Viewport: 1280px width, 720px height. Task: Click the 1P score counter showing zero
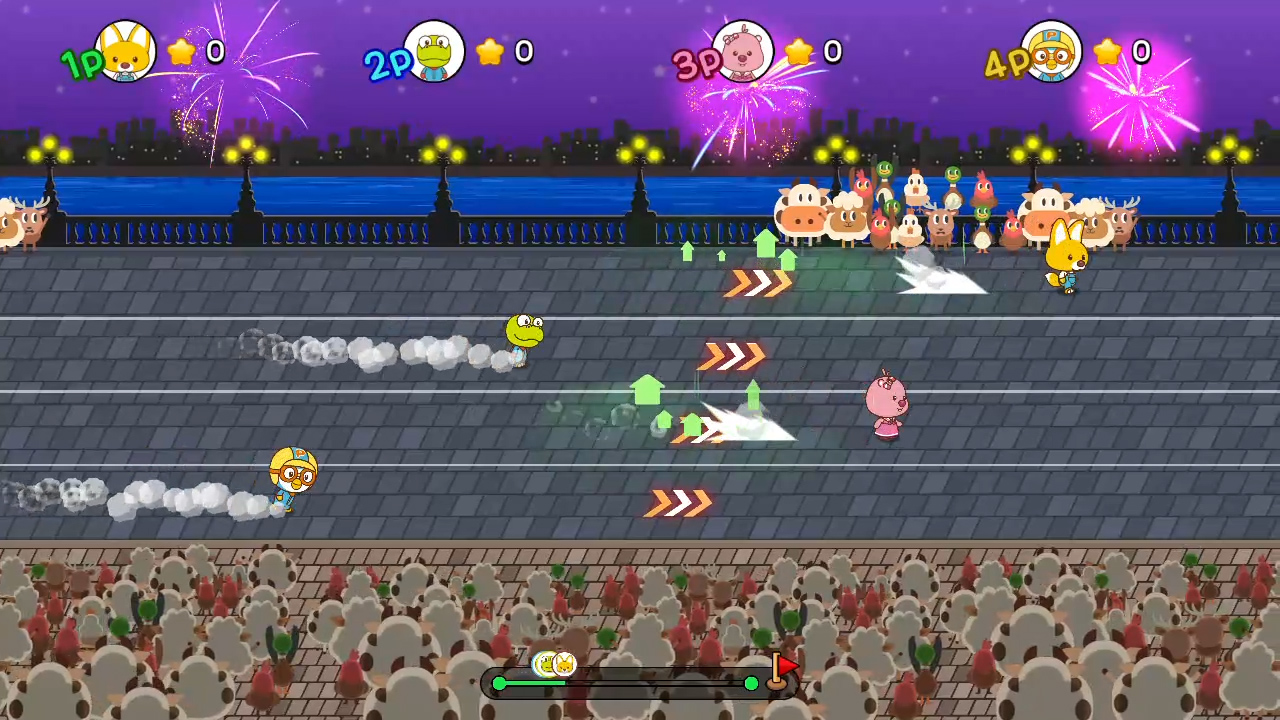(215, 53)
